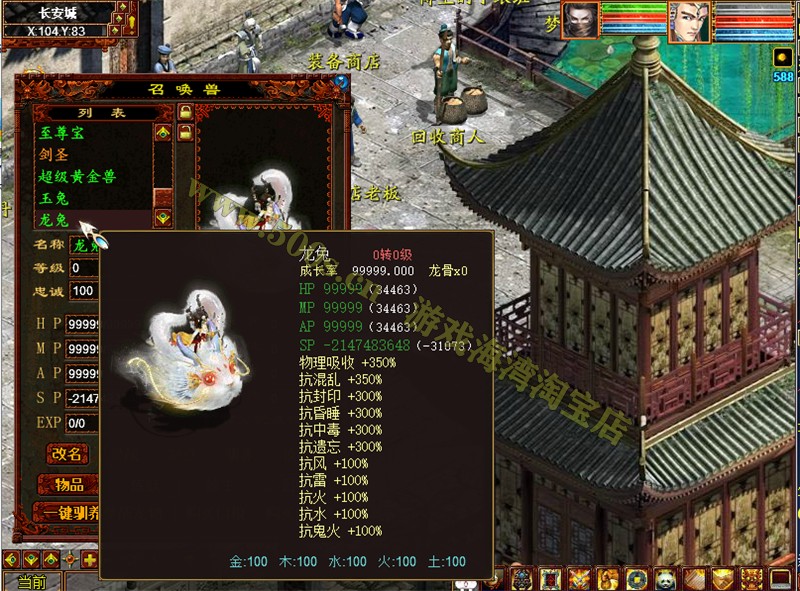Click the 忠诚 loyalty value field
The width and height of the screenshot is (800, 591).
(82, 291)
